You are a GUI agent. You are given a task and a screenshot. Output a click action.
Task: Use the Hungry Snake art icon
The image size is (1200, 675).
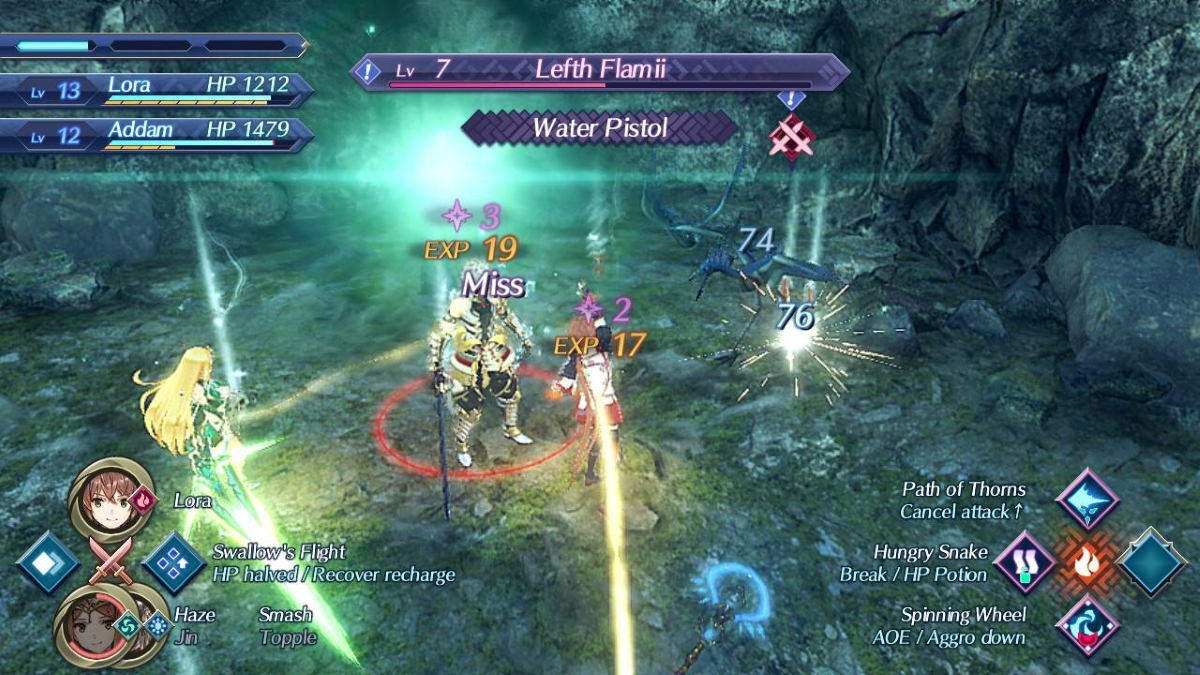tap(1024, 562)
